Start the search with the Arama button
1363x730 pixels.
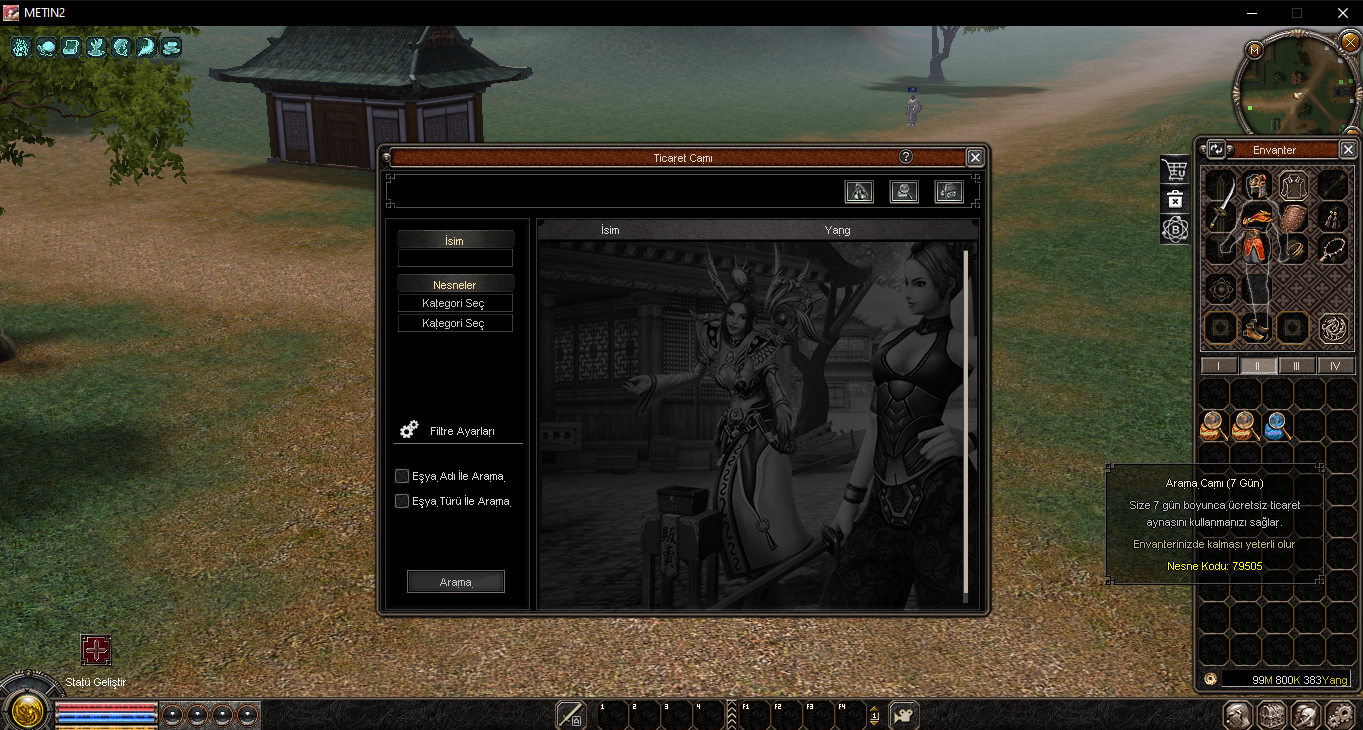(456, 582)
